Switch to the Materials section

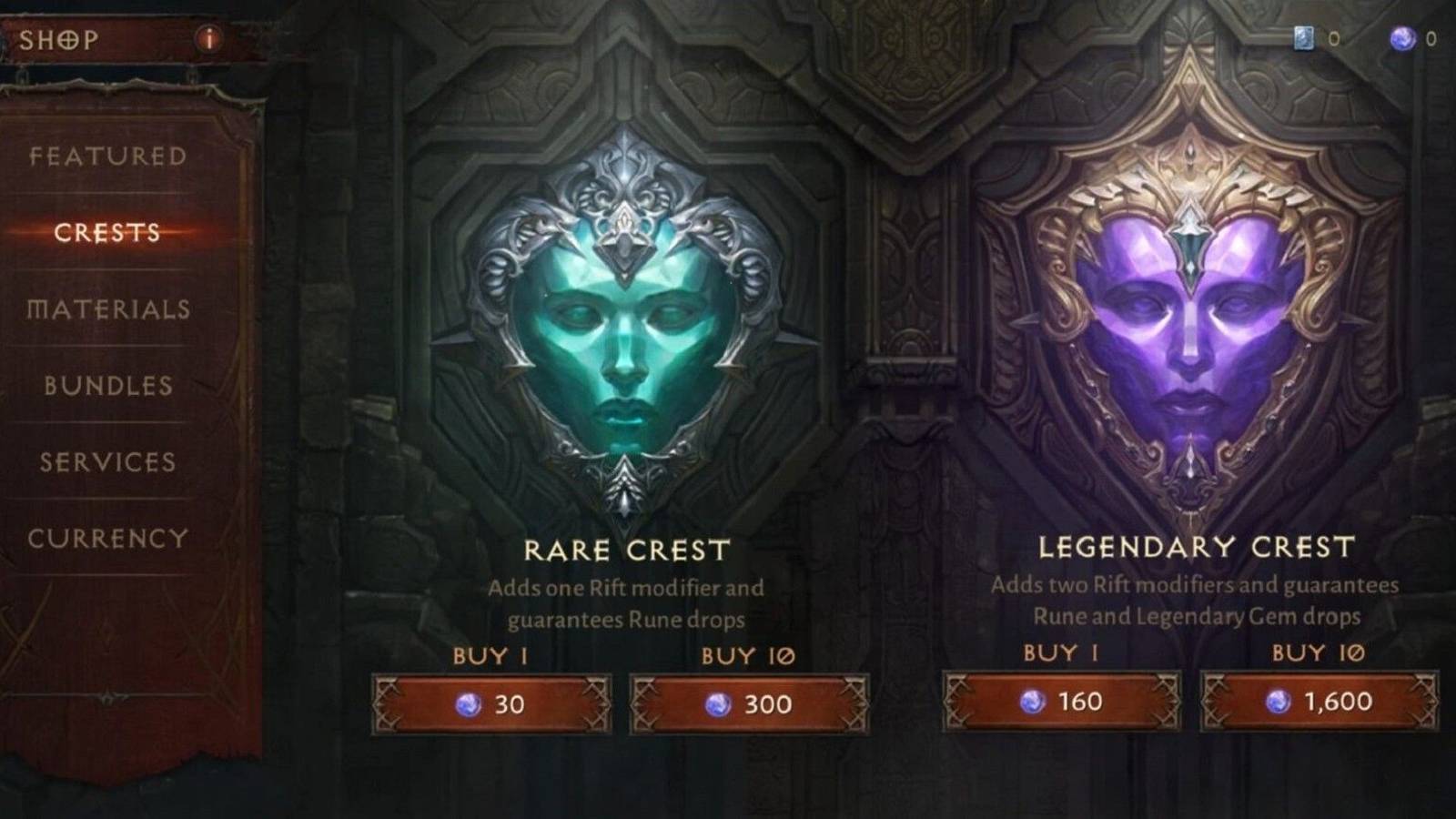pos(109,310)
